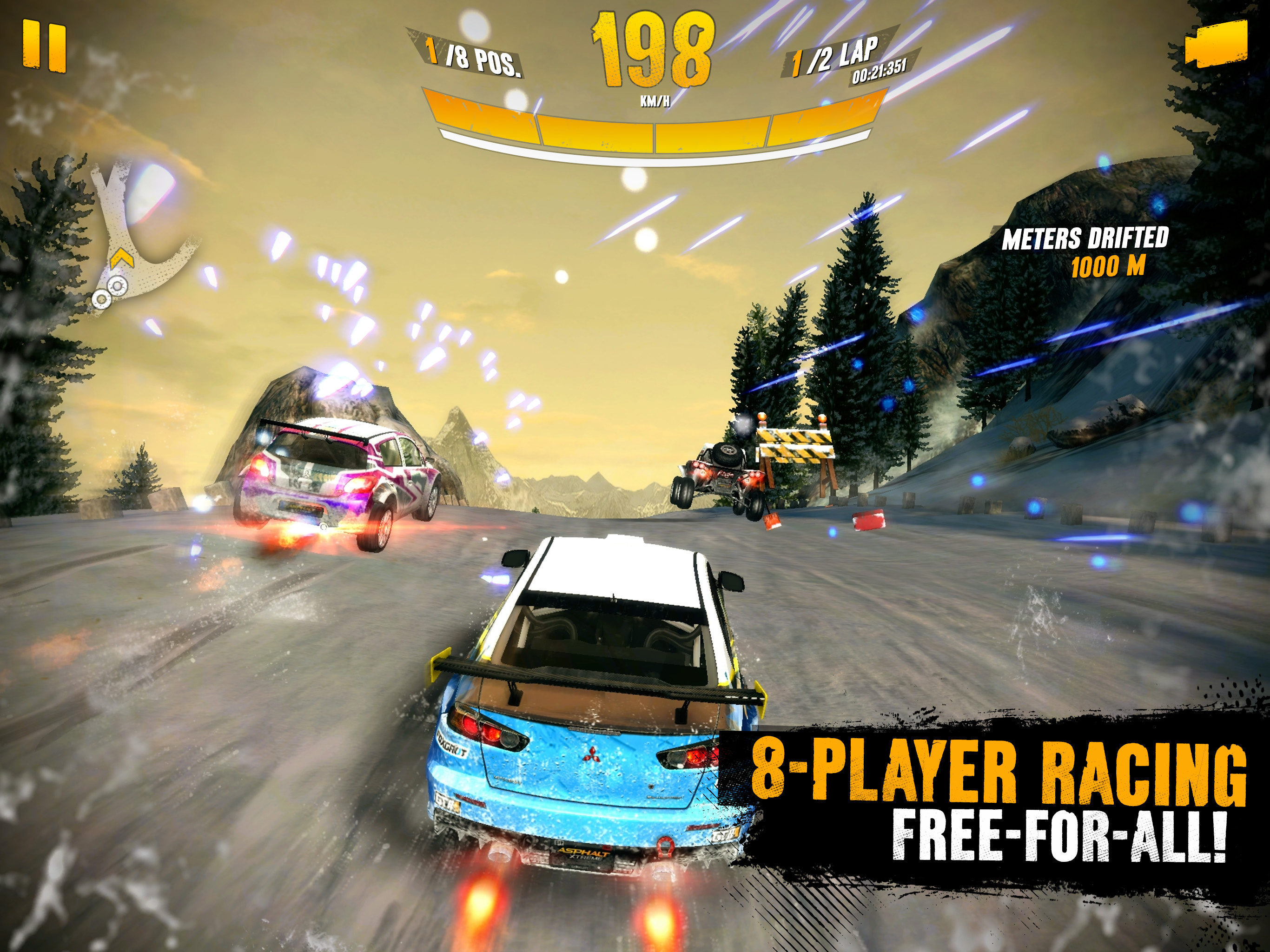1270x952 pixels.
Task: Pause the race
Action: pos(44,47)
